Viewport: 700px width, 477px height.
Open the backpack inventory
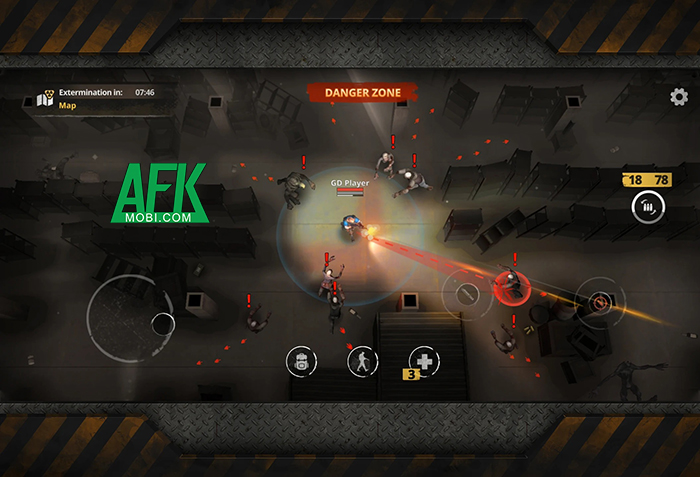click(x=301, y=361)
